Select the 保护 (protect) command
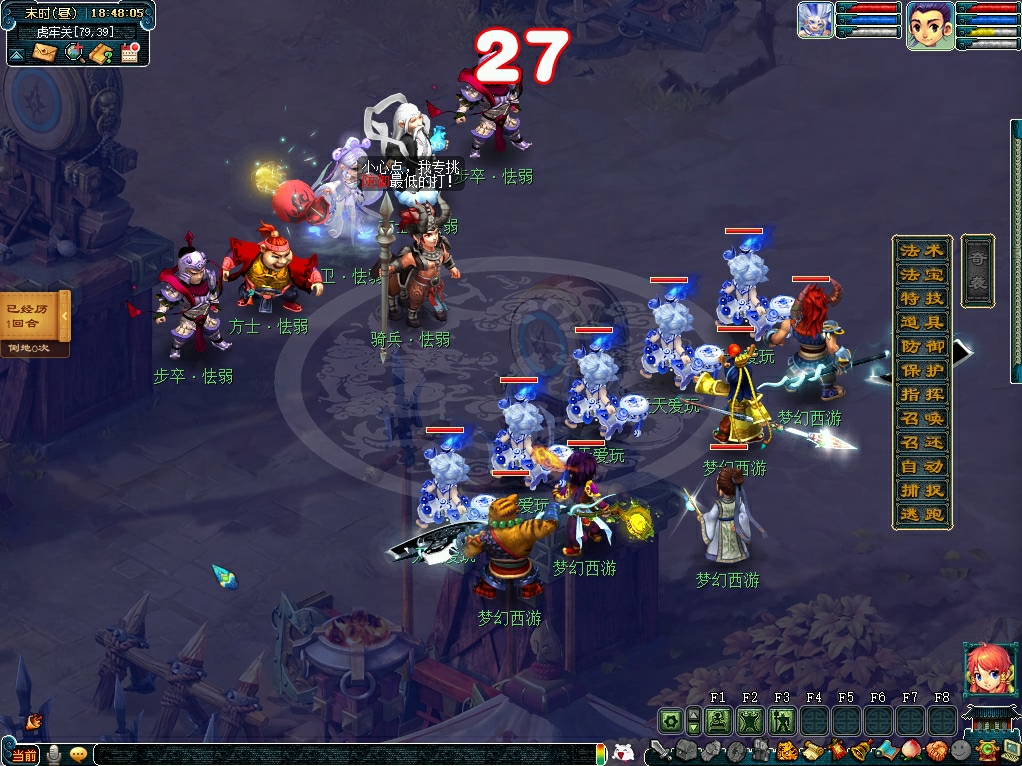This screenshot has height=766, width=1022. [922, 370]
